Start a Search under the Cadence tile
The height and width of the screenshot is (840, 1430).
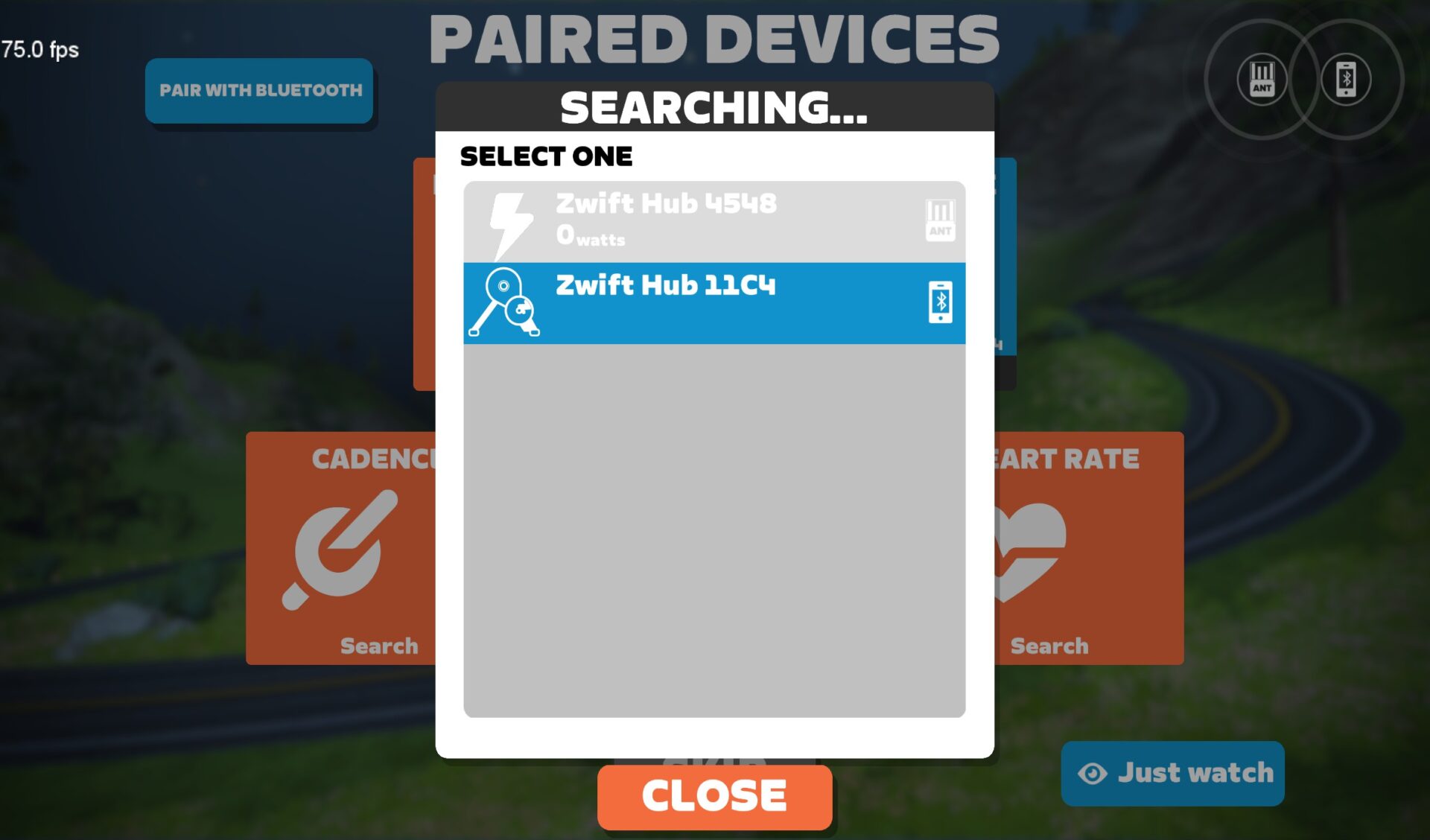pyautogui.click(x=378, y=646)
